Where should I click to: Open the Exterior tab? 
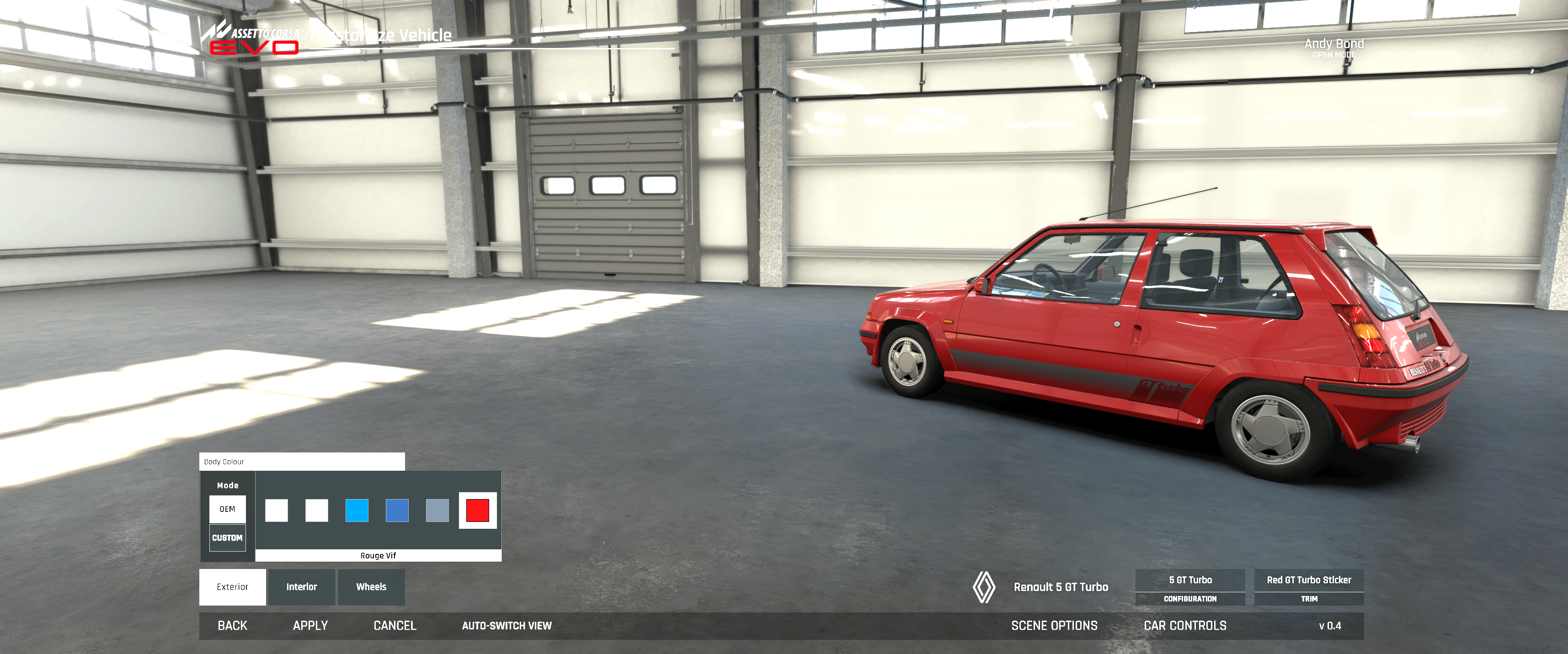(x=233, y=587)
